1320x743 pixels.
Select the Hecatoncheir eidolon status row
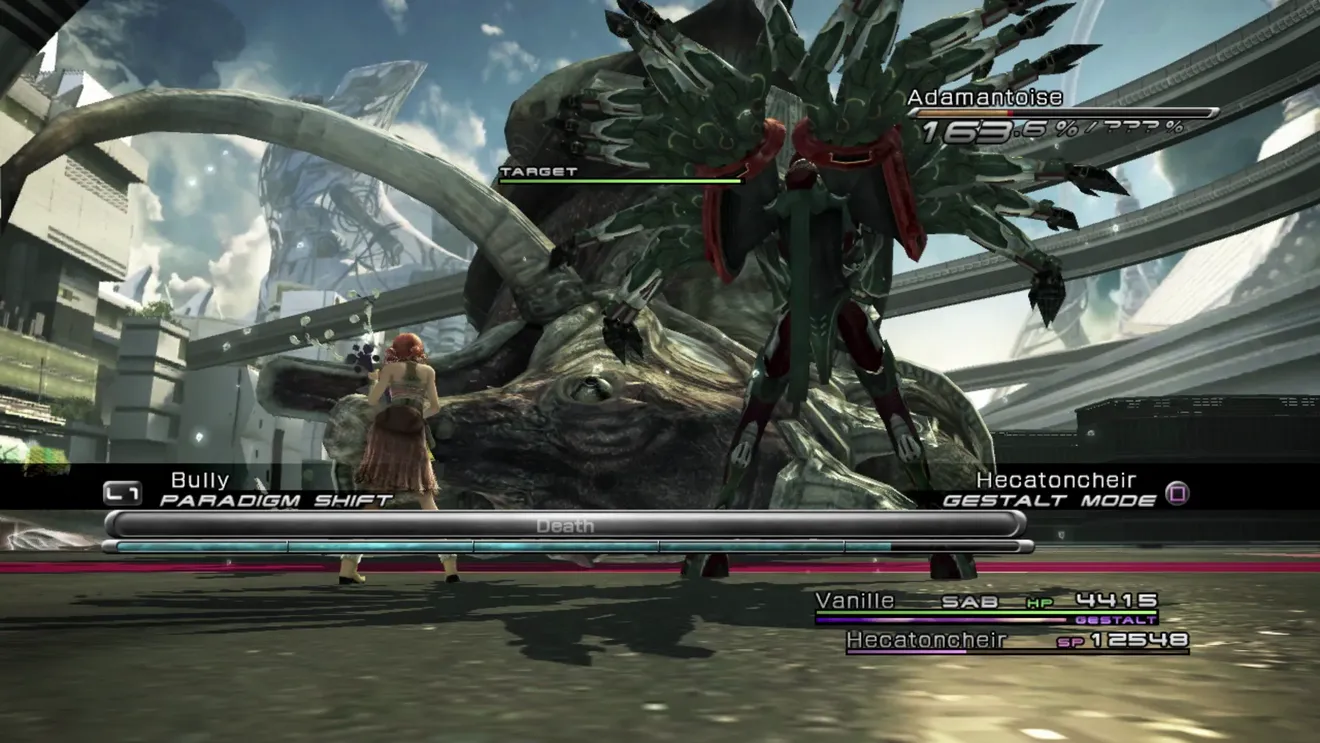tap(1017, 640)
